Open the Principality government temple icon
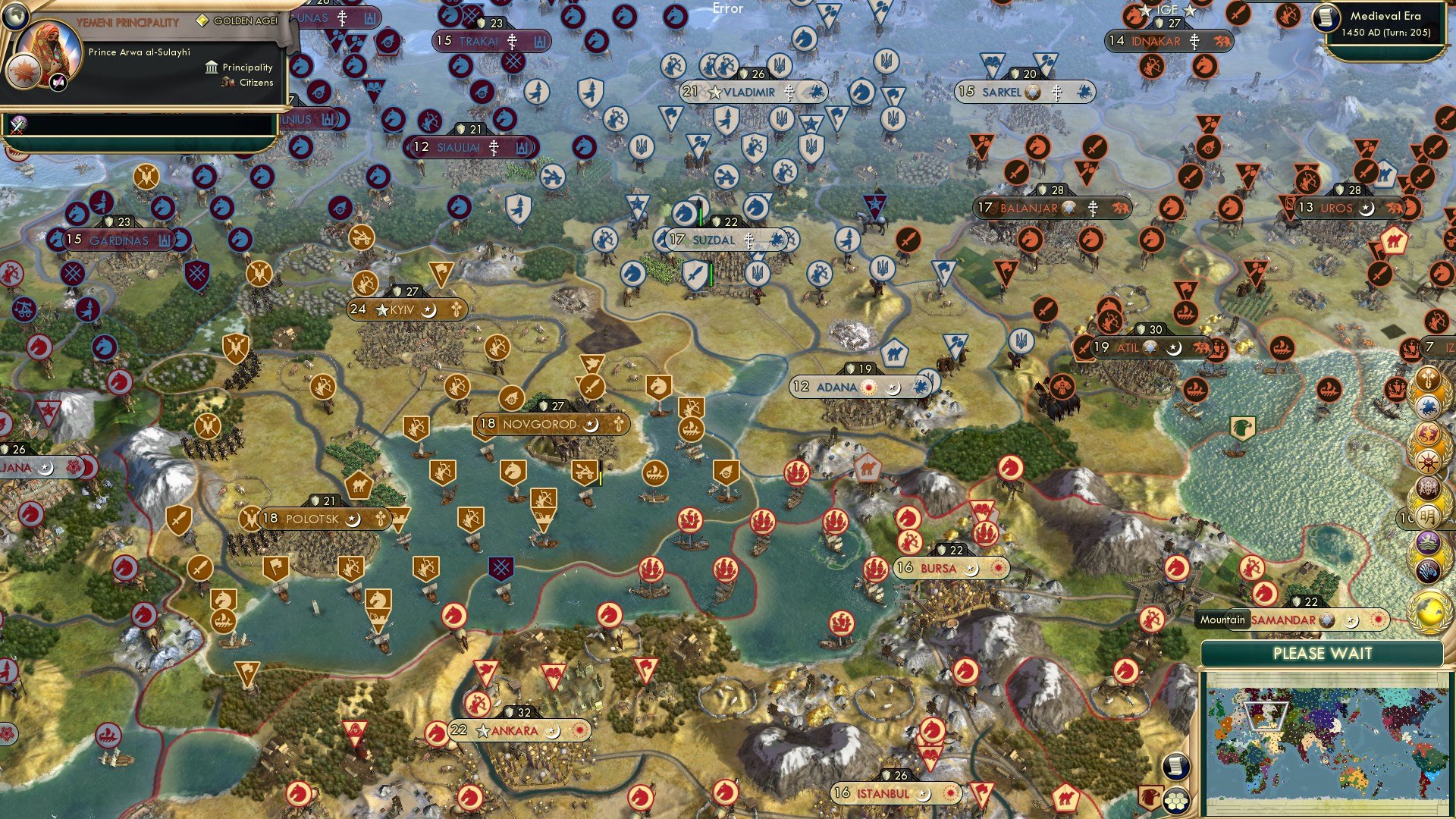Viewport: 1456px width, 819px height. (x=211, y=67)
